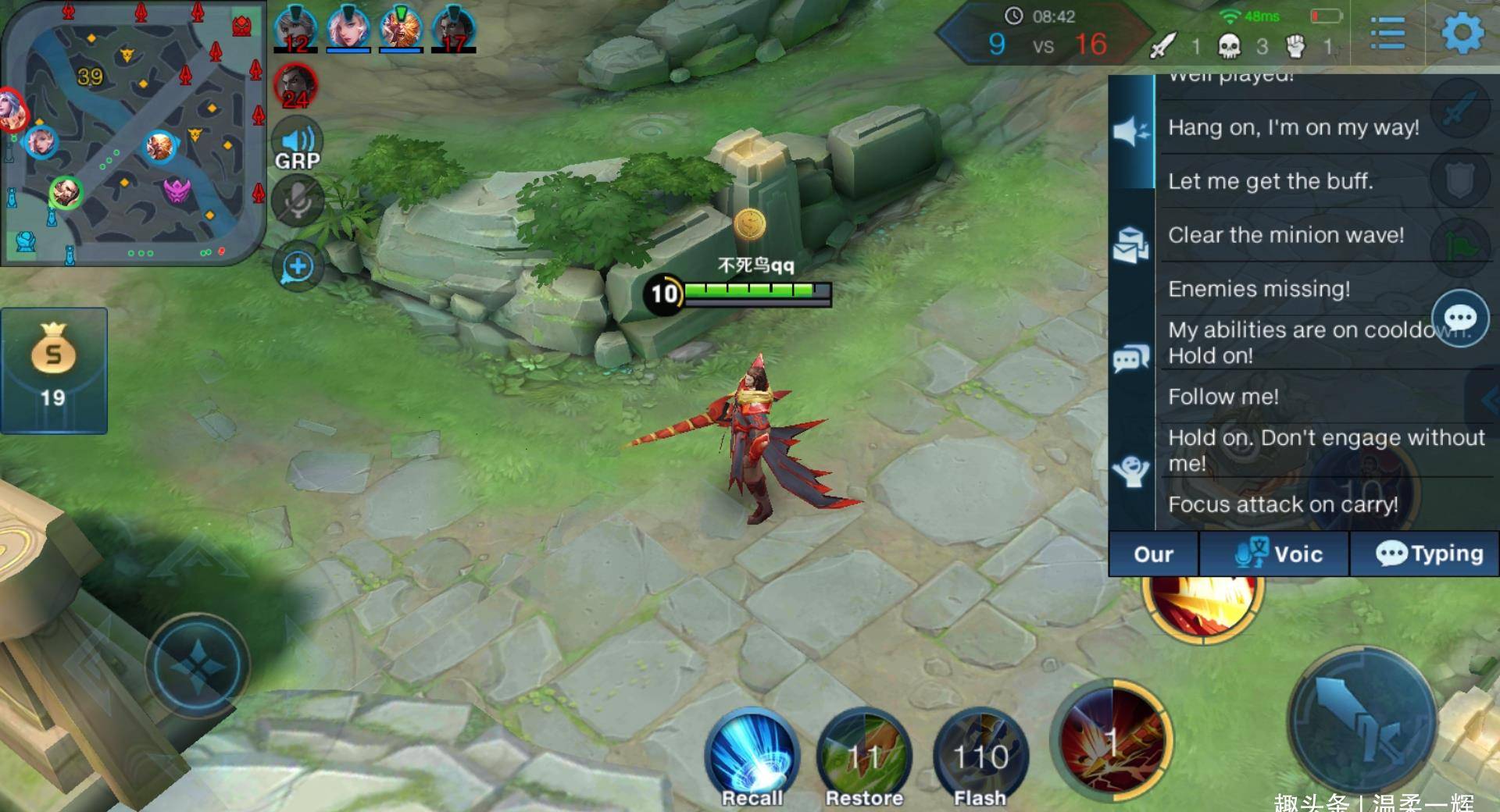Activate the Recall spell
The height and width of the screenshot is (812, 1500).
[752, 757]
